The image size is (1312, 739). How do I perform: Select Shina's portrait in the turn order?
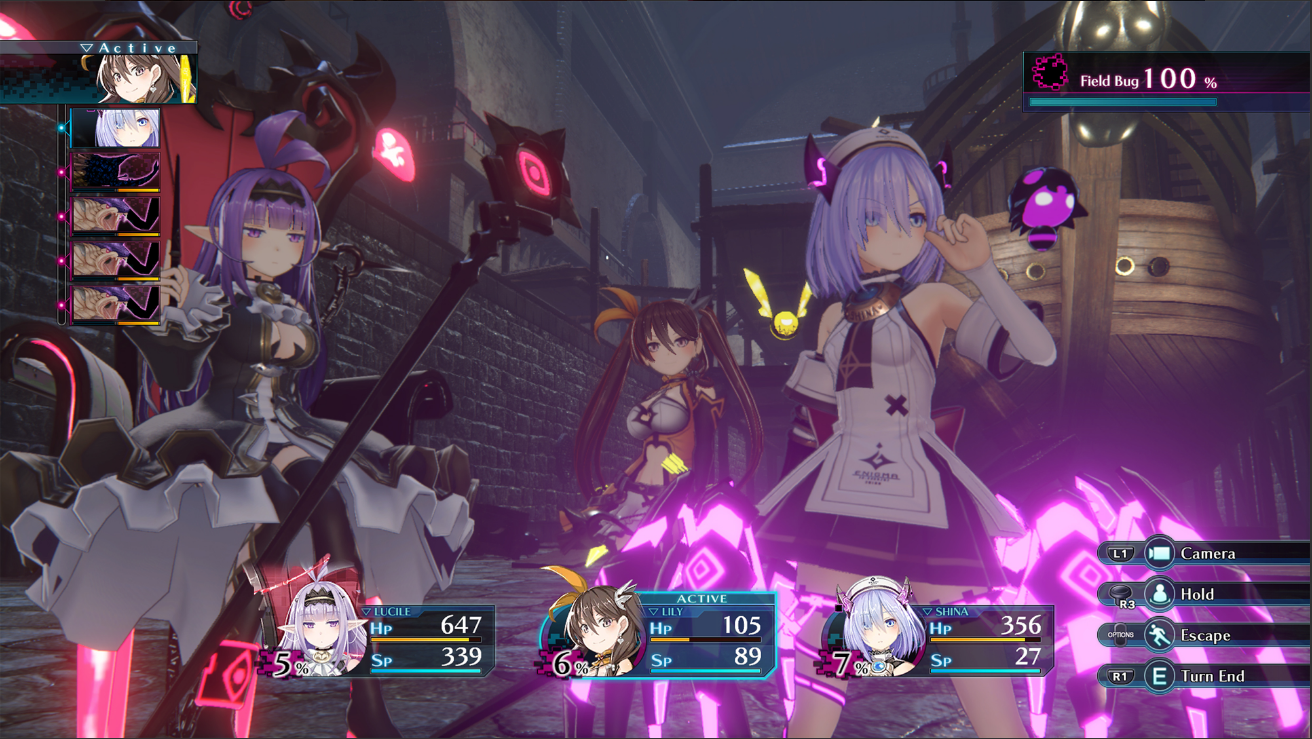pyautogui.click(x=116, y=129)
